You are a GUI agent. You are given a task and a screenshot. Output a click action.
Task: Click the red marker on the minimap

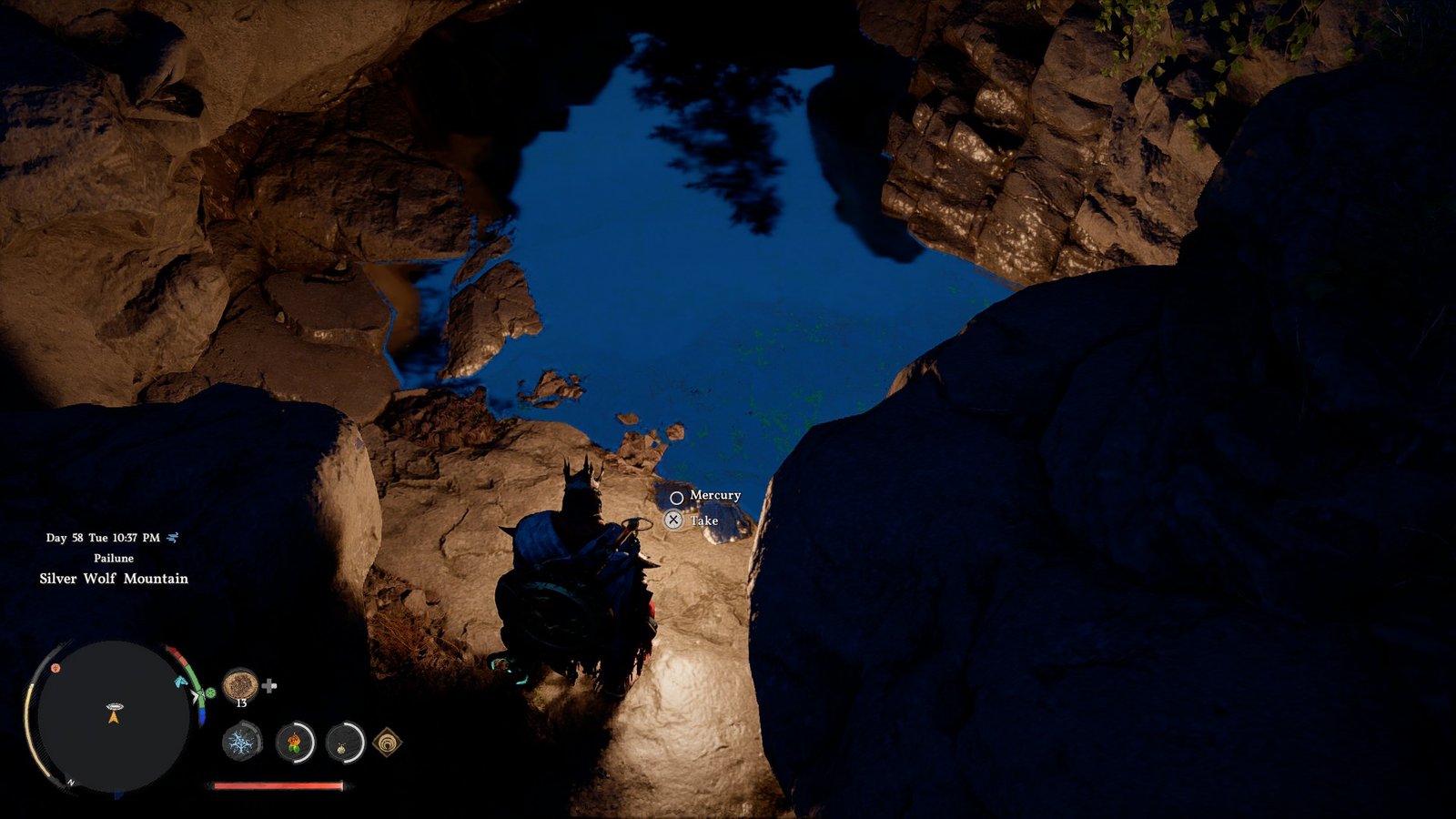(x=56, y=668)
